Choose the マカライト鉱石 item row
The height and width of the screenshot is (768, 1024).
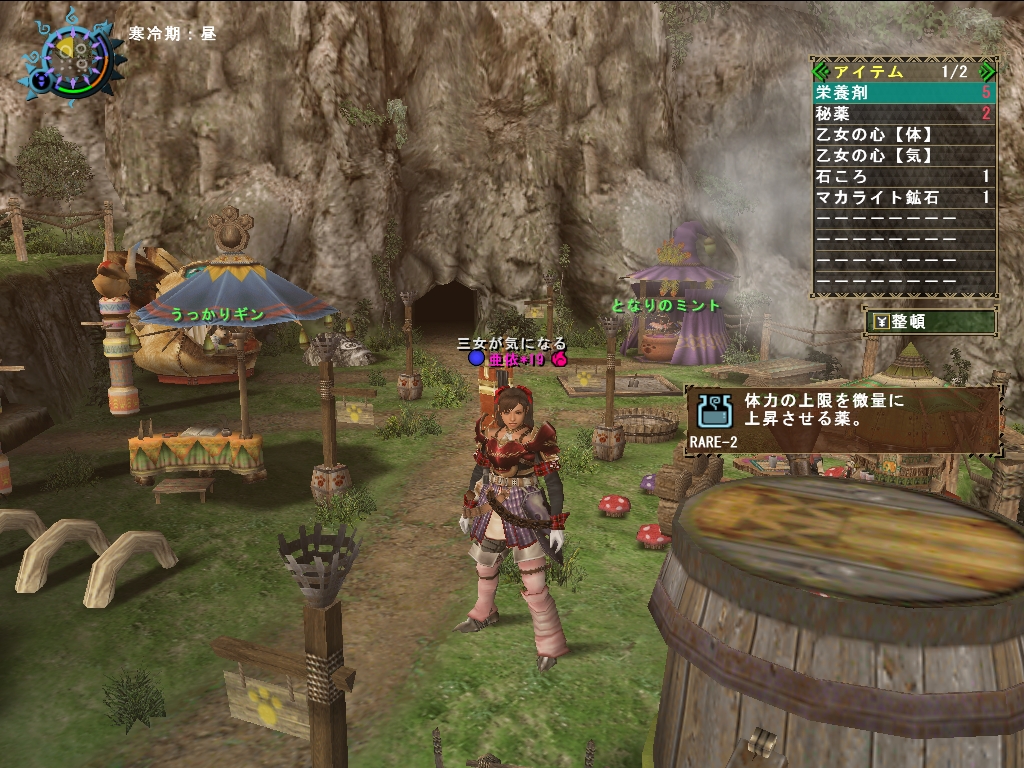[x=903, y=197]
